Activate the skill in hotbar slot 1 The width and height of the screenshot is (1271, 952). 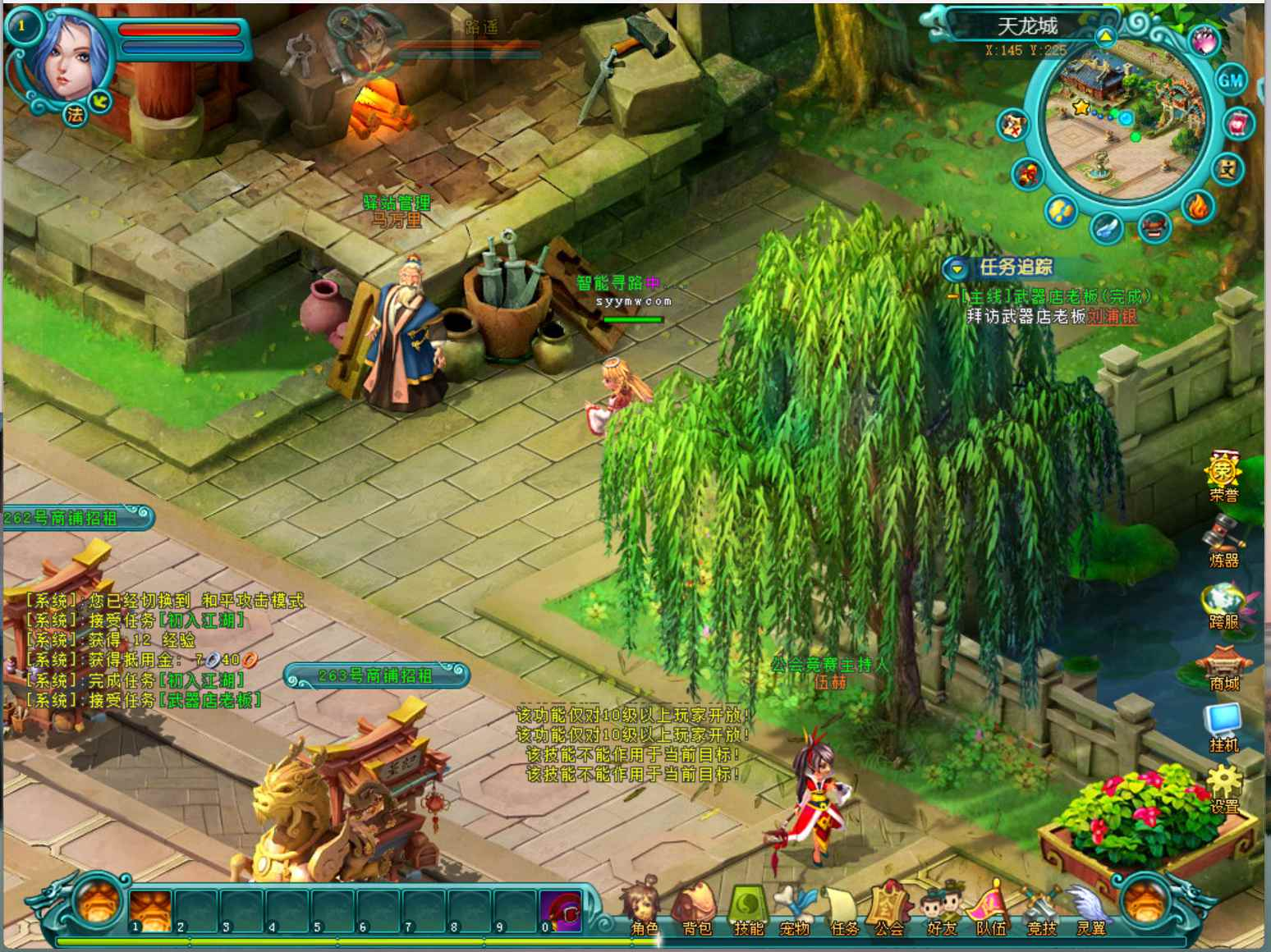coord(149,909)
